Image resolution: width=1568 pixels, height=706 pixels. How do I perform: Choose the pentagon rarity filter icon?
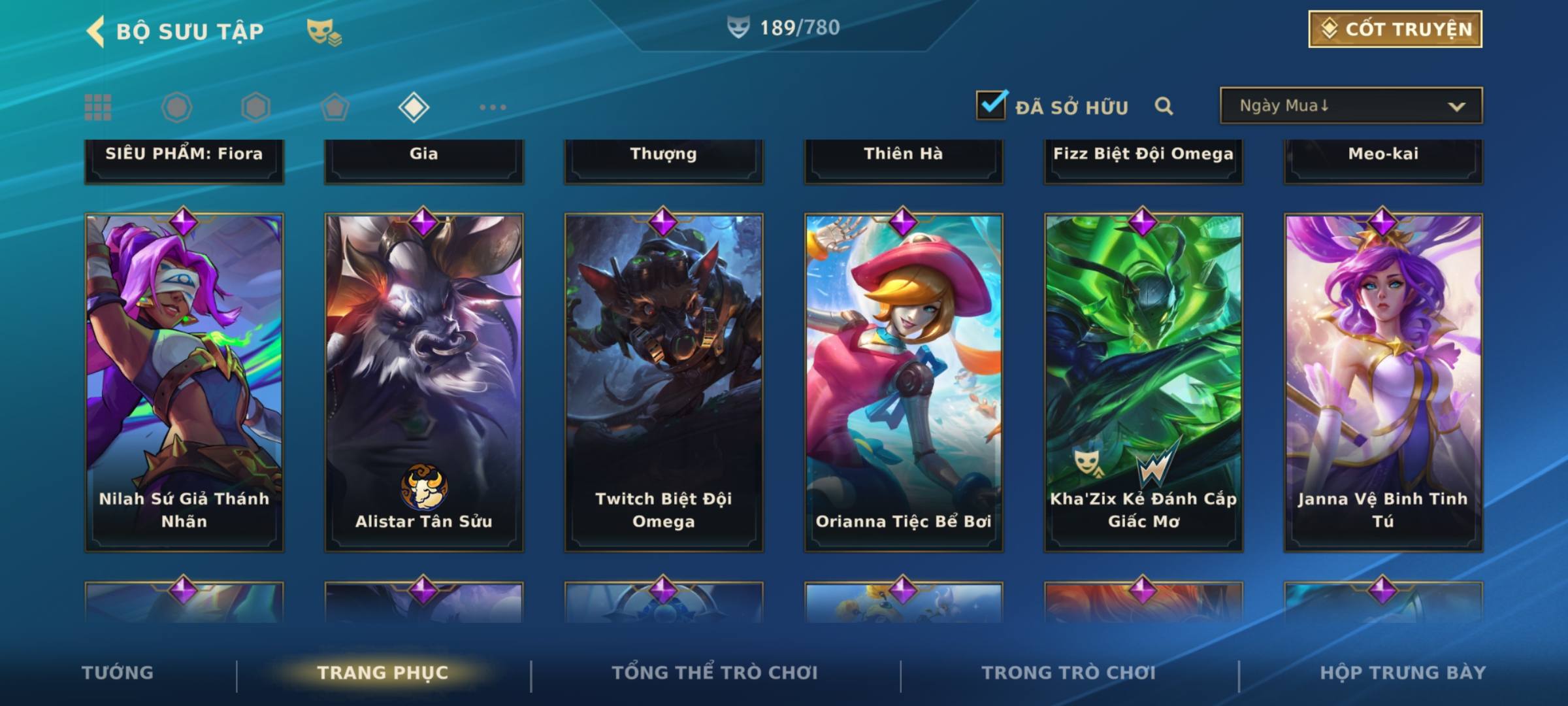point(335,107)
